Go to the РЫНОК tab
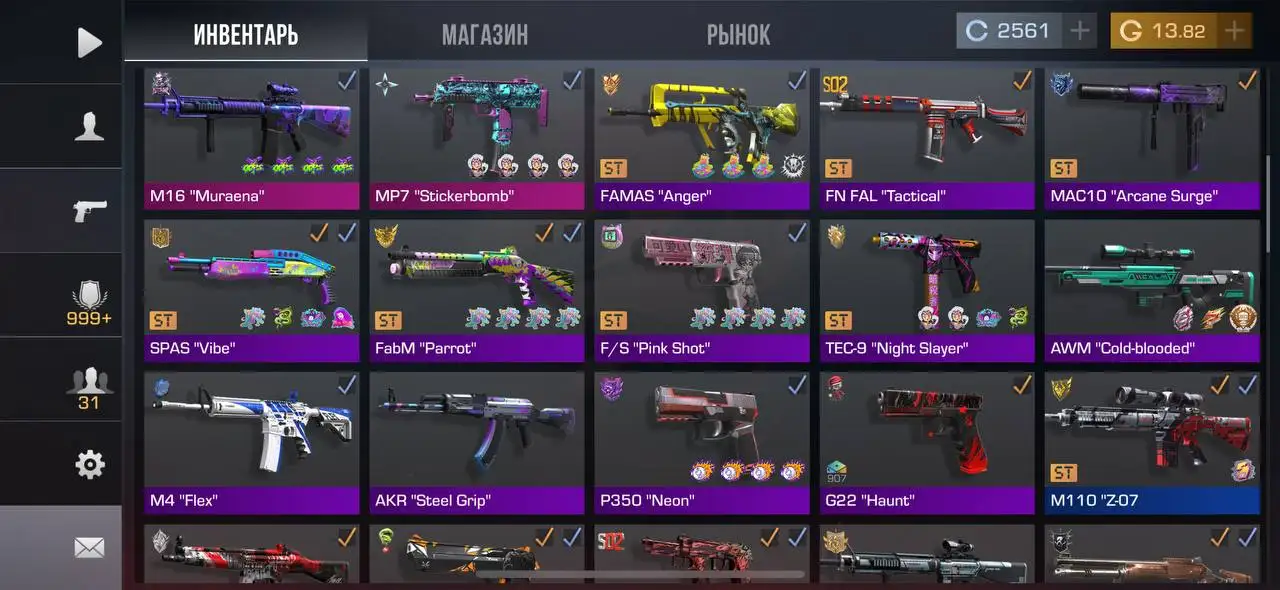Image resolution: width=1280 pixels, height=590 pixels. (x=738, y=35)
